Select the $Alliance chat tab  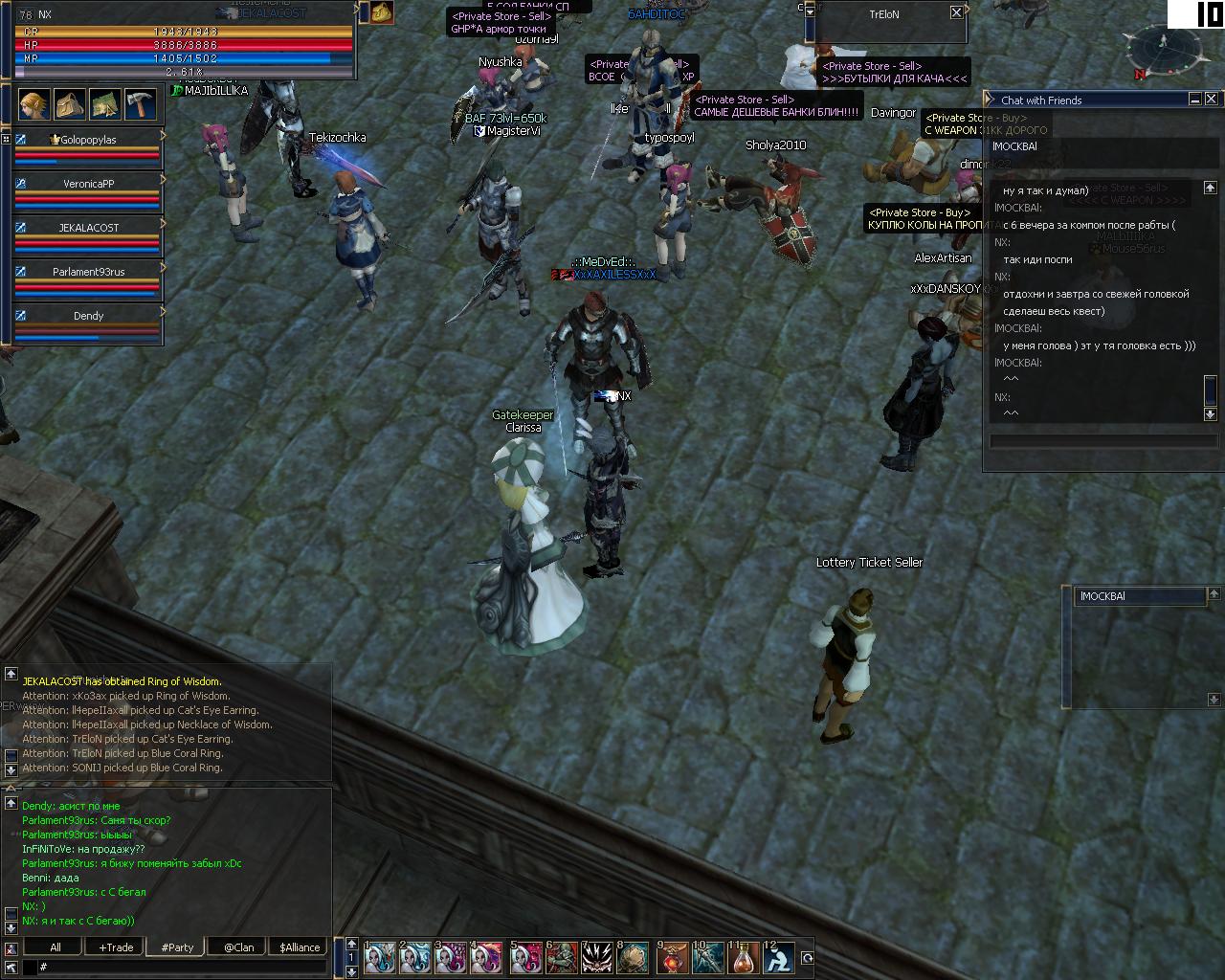pos(300,947)
